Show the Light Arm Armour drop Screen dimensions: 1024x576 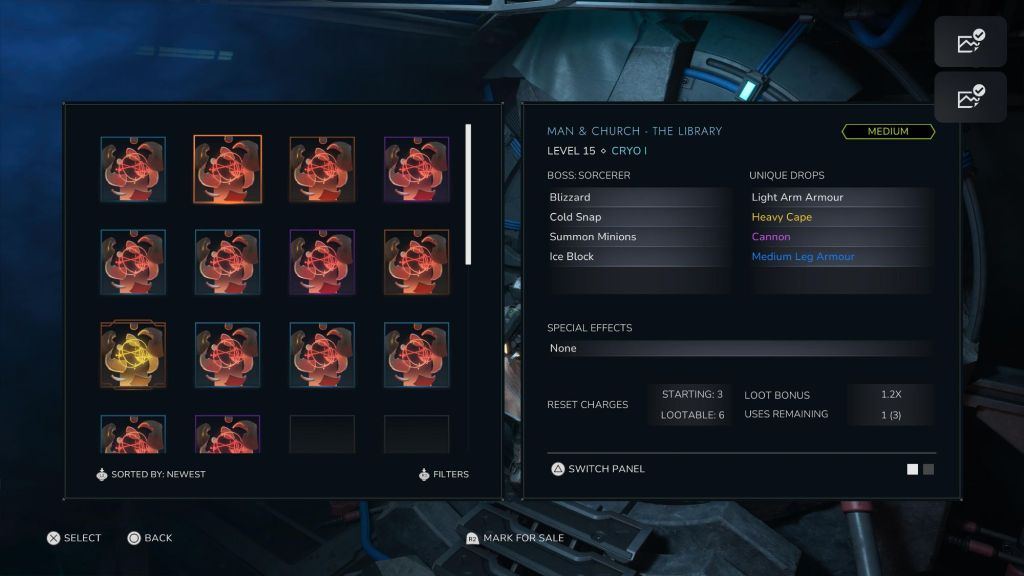(840, 197)
